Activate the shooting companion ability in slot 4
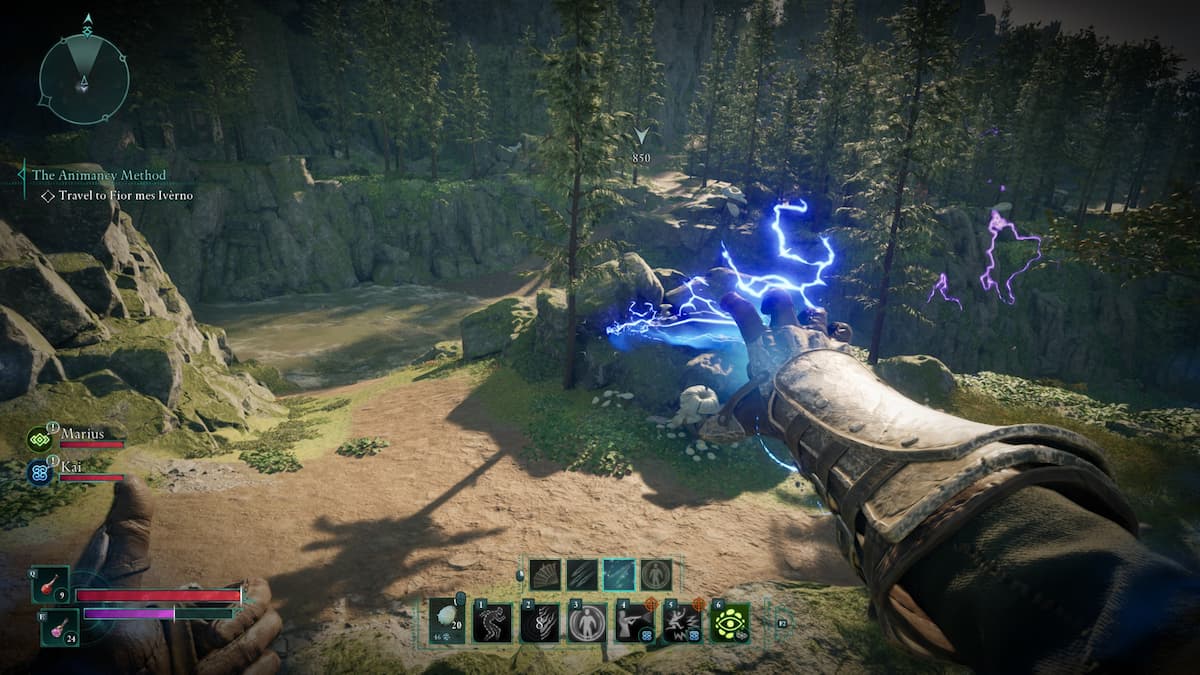This screenshot has height=675, width=1200. point(635,622)
